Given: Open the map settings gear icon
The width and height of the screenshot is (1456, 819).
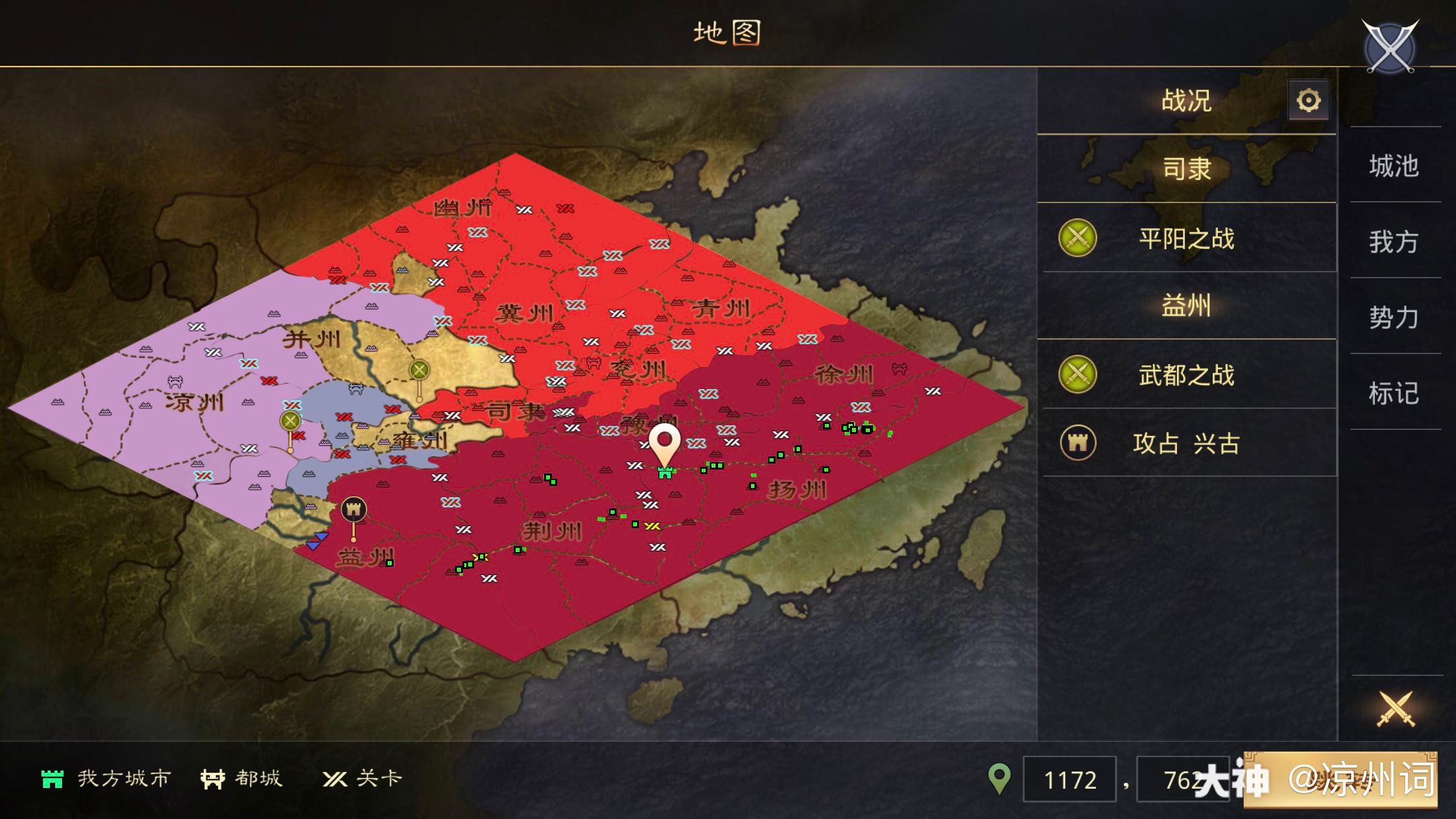Looking at the screenshot, I should [x=1308, y=100].
